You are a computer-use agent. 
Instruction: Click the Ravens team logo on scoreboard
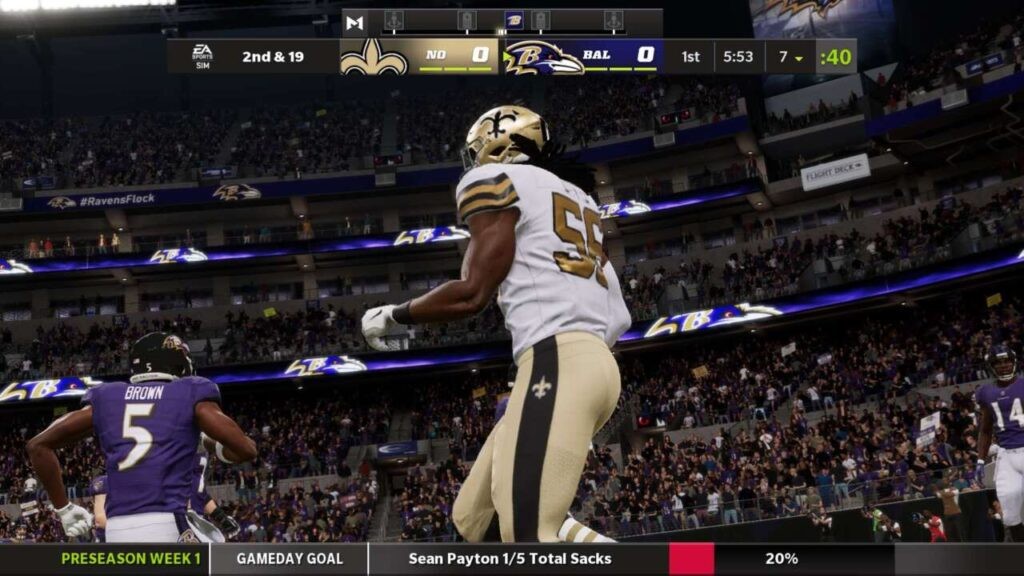click(543, 57)
